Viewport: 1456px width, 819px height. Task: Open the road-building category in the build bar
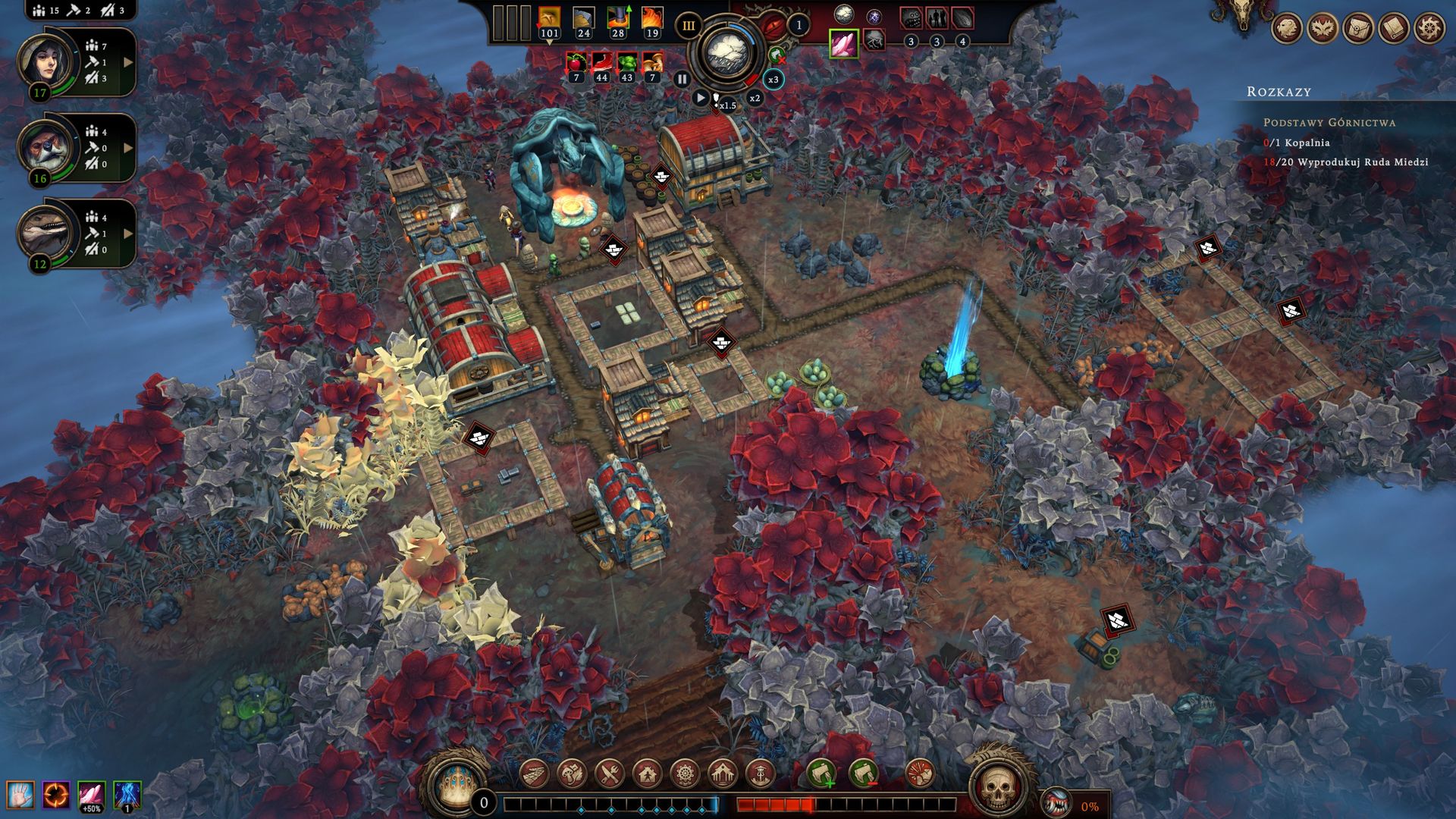point(535,773)
